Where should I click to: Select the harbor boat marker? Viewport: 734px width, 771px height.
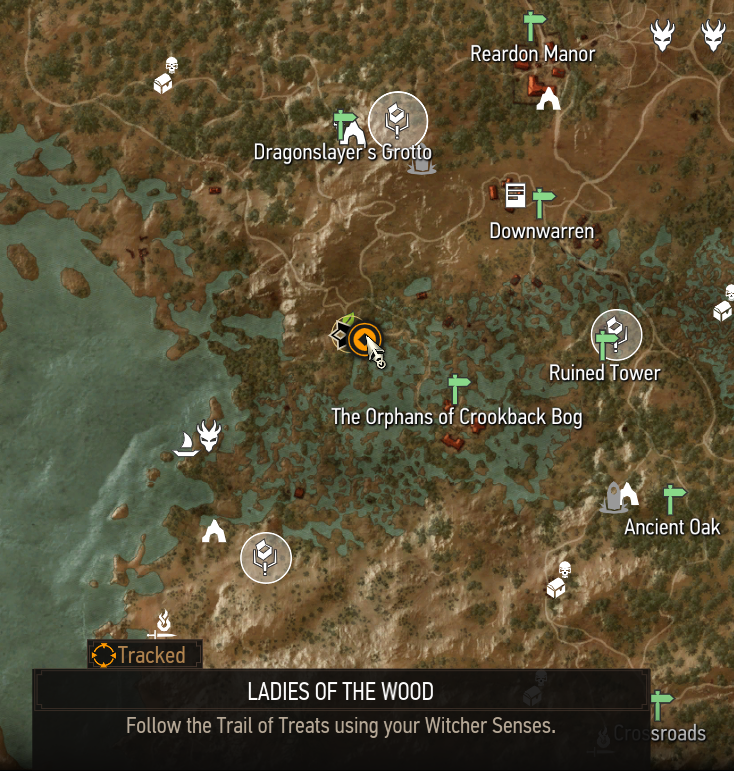185,444
